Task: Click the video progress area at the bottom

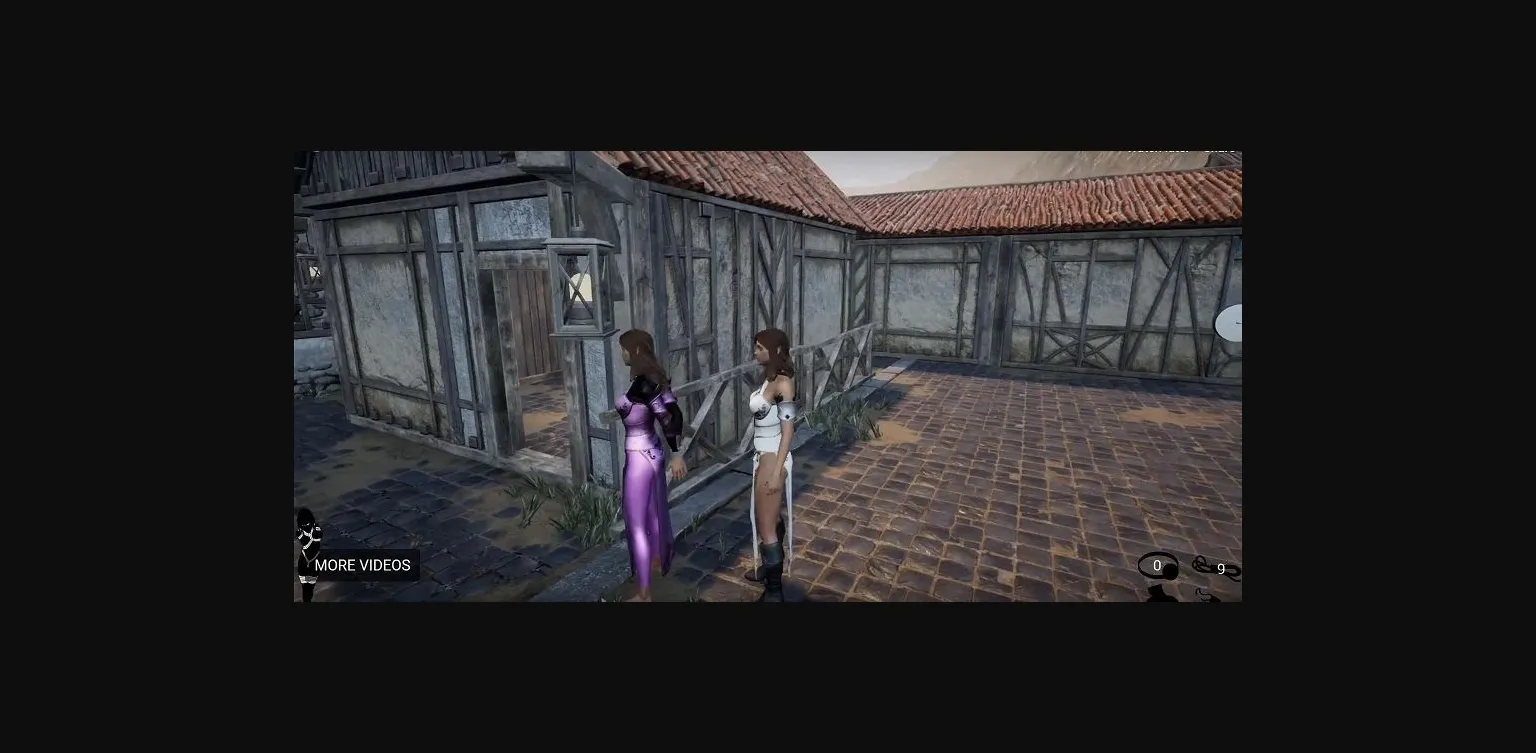Action: (768, 598)
